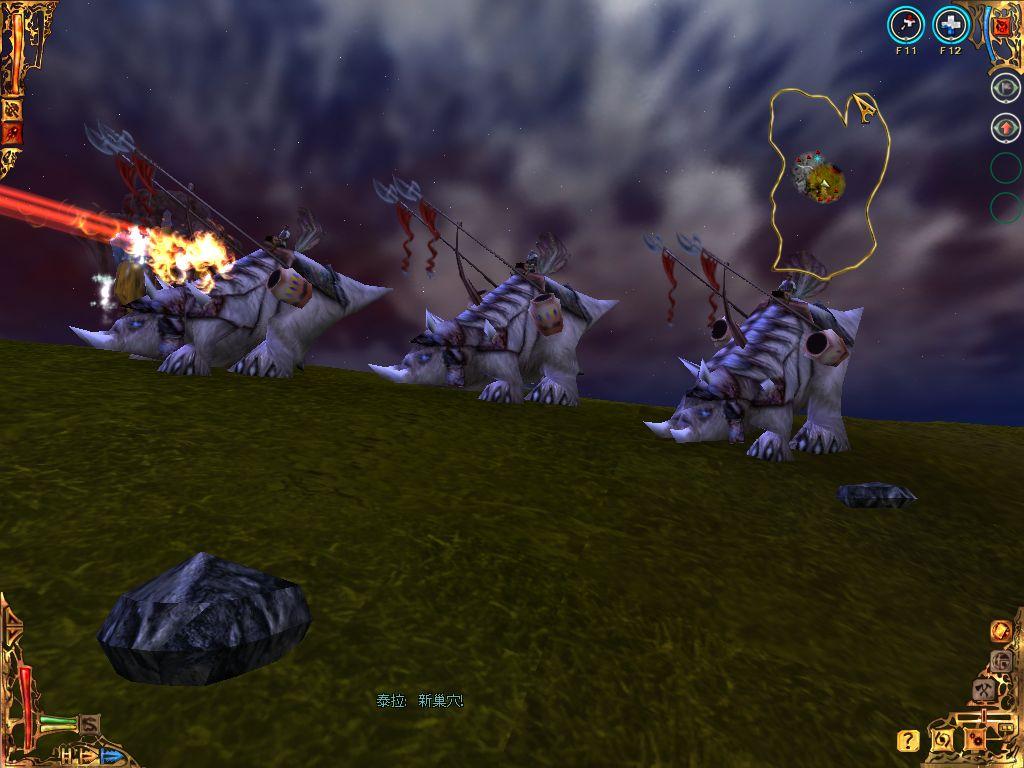
Task: Select the grey flag command icon
Action: click(x=1005, y=87)
